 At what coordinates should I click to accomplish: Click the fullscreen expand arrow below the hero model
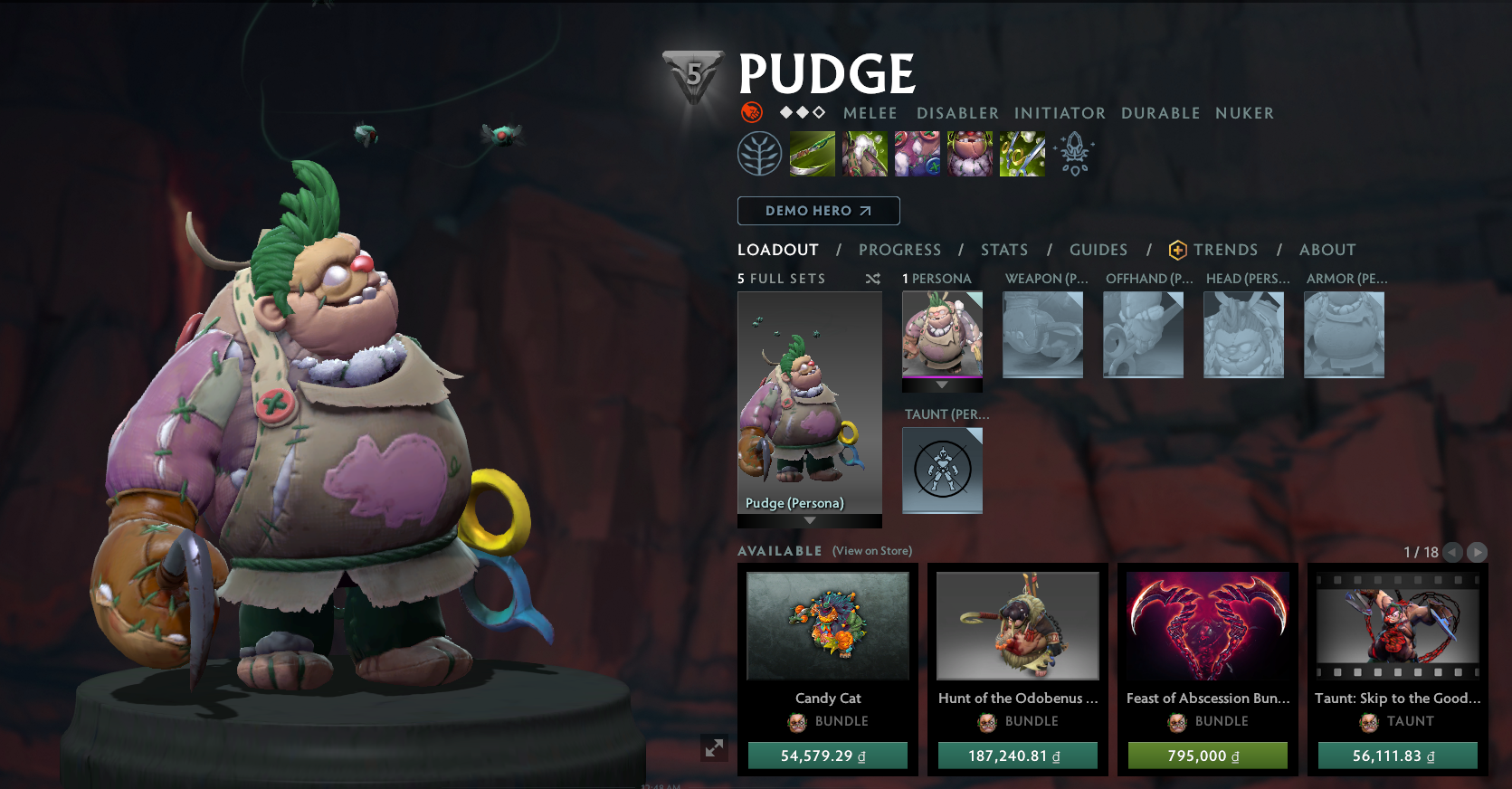pyautogui.click(x=714, y=748)
